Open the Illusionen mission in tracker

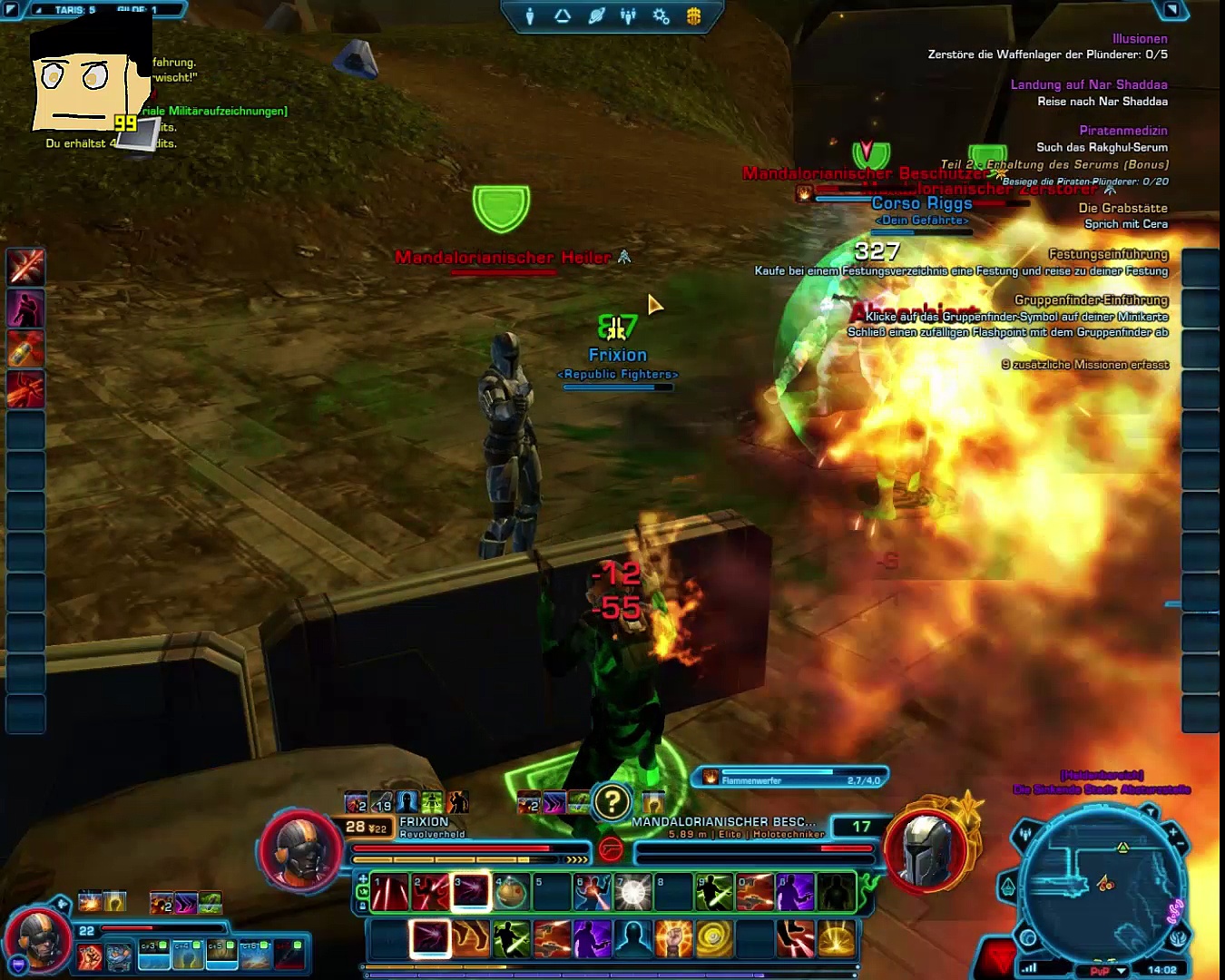(1139, 39)
